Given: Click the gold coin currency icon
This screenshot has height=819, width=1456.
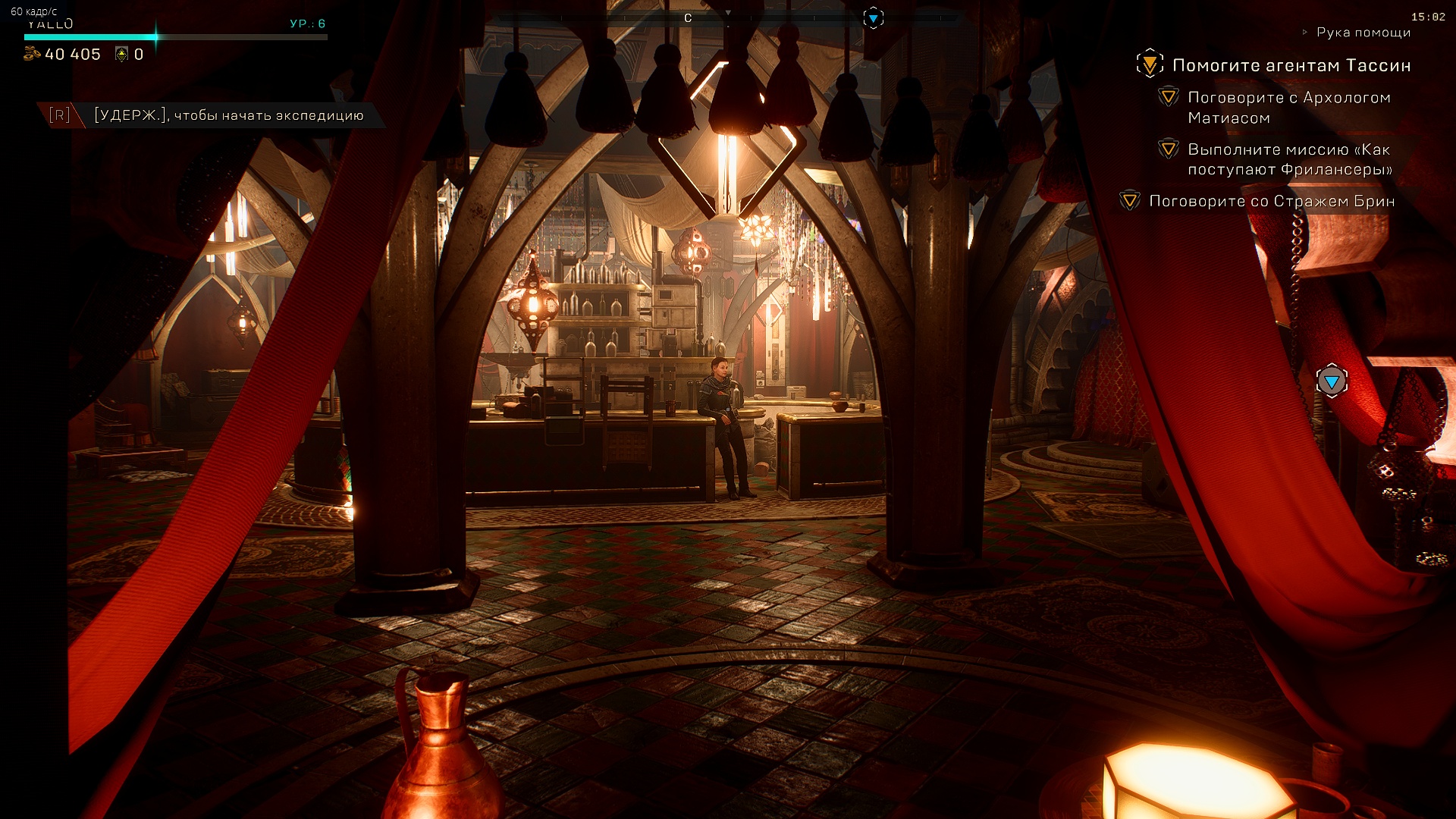Looking at the screenshot, I should [x=32, y=54].
